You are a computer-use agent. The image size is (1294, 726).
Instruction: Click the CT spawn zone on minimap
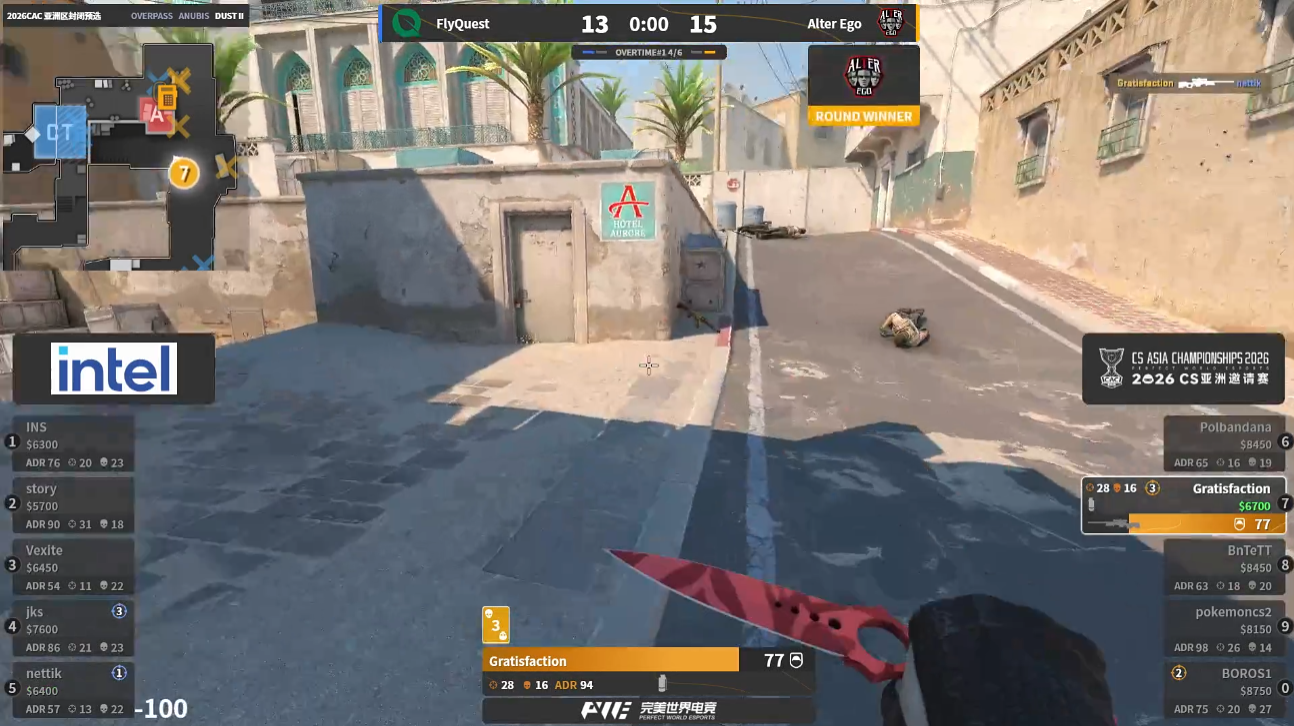(x=60, y=132)
